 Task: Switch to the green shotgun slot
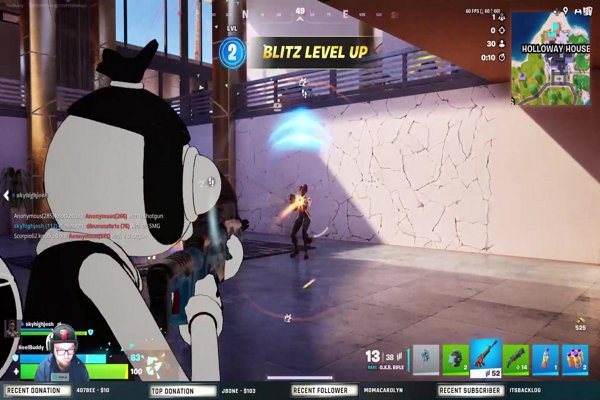coord(516,357)
